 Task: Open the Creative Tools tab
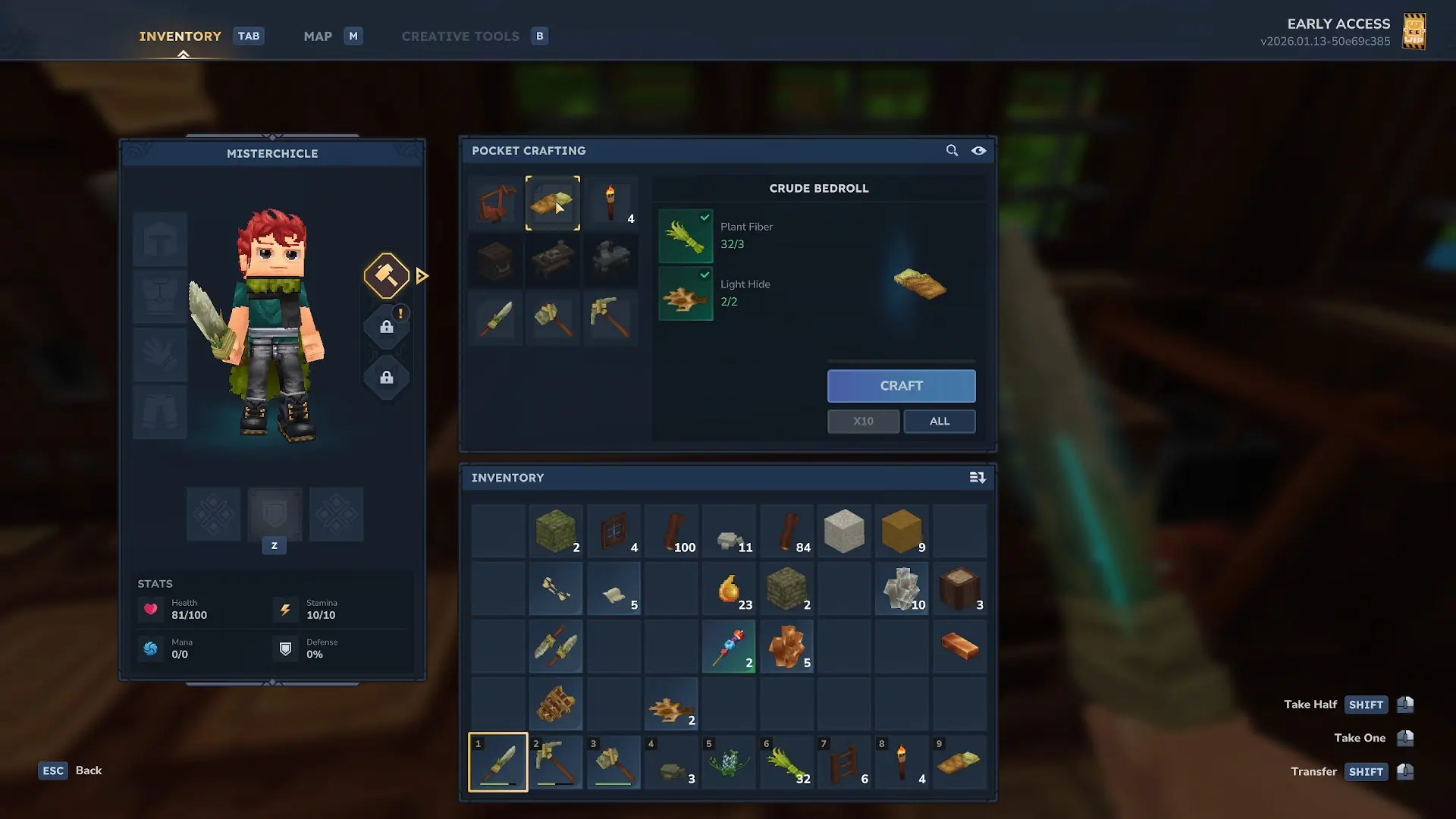click(x=460, y=36)
